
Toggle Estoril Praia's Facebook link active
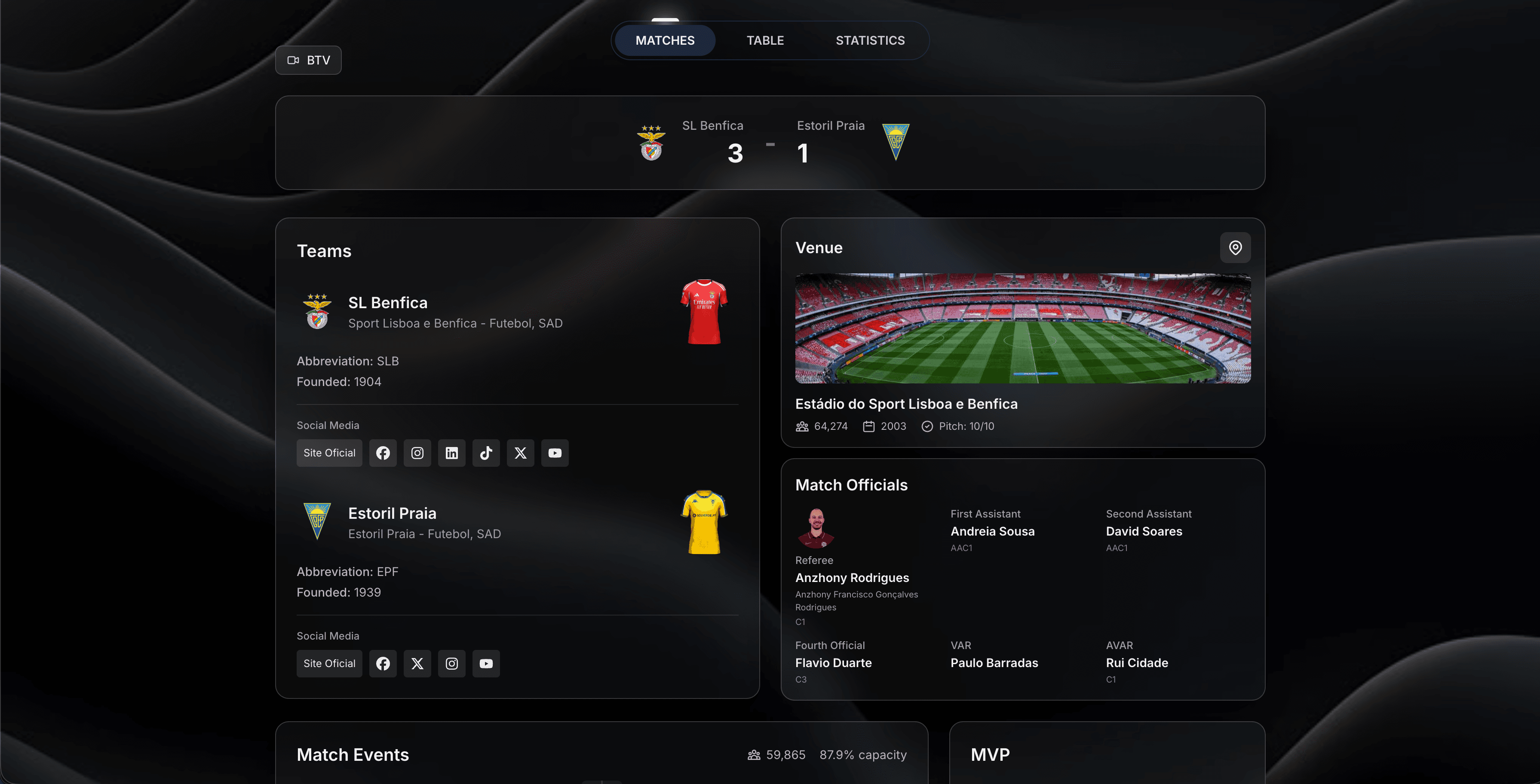(x=383, y=663)
